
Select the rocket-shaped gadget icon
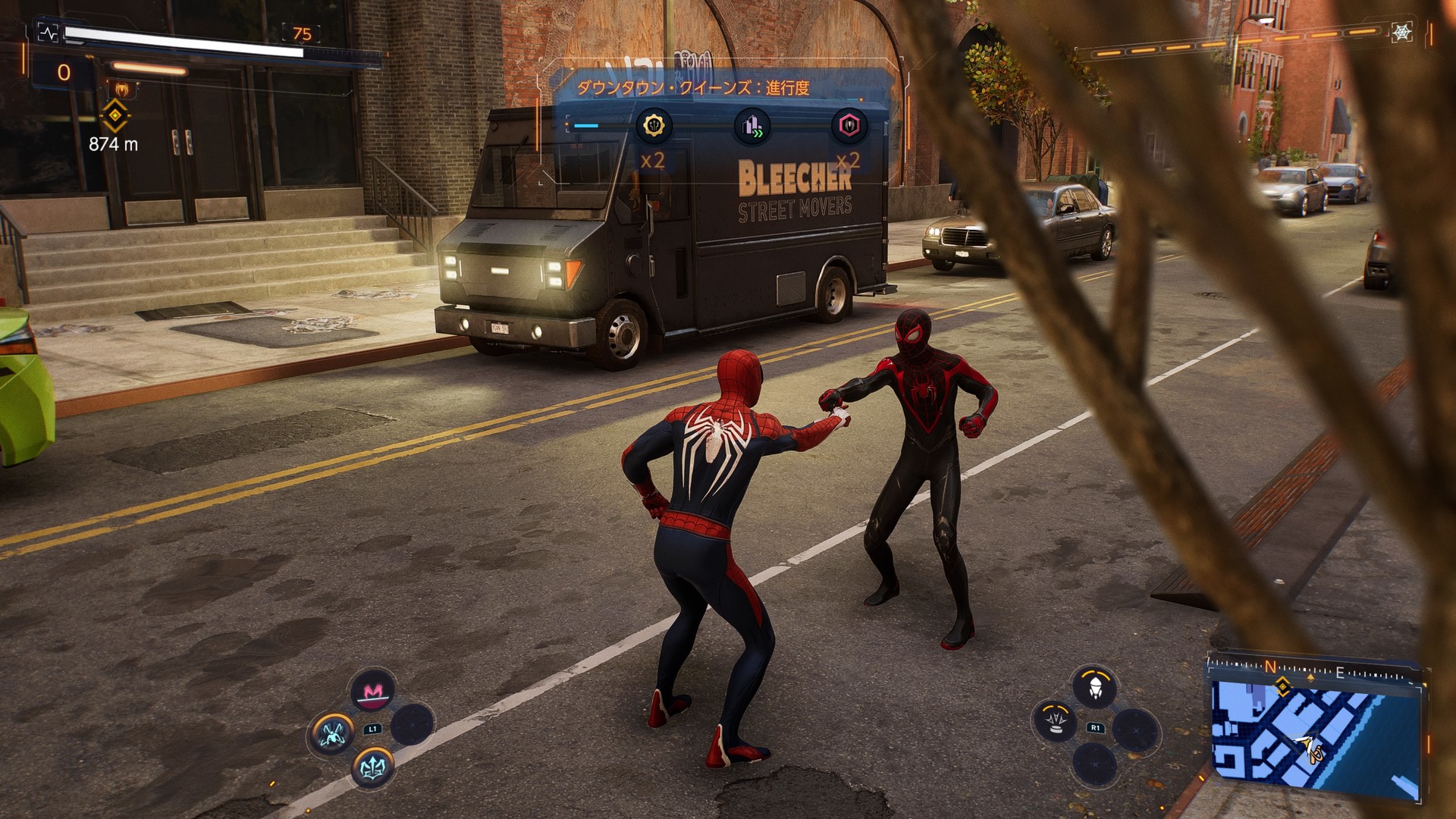[x=1094, y=689]
